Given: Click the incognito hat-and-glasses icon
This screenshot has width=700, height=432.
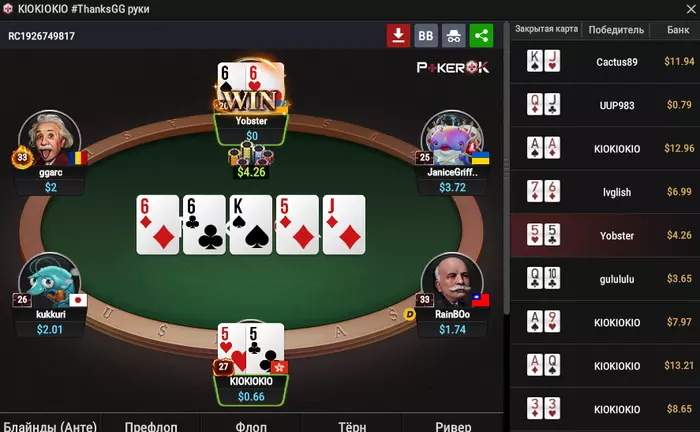Looking at the screenshot, I should pyautogui.click(x=454, y=36).
